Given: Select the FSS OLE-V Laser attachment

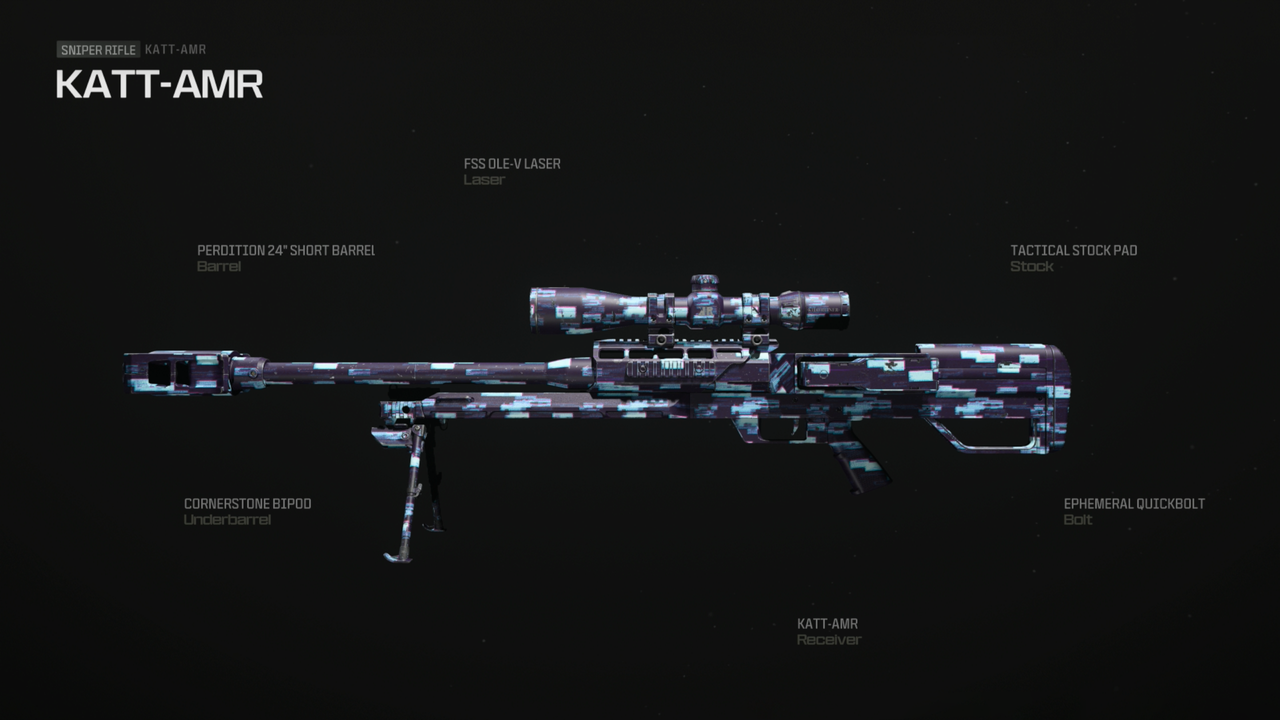Looking at the screenshot, I should click(x=511, y=171).
